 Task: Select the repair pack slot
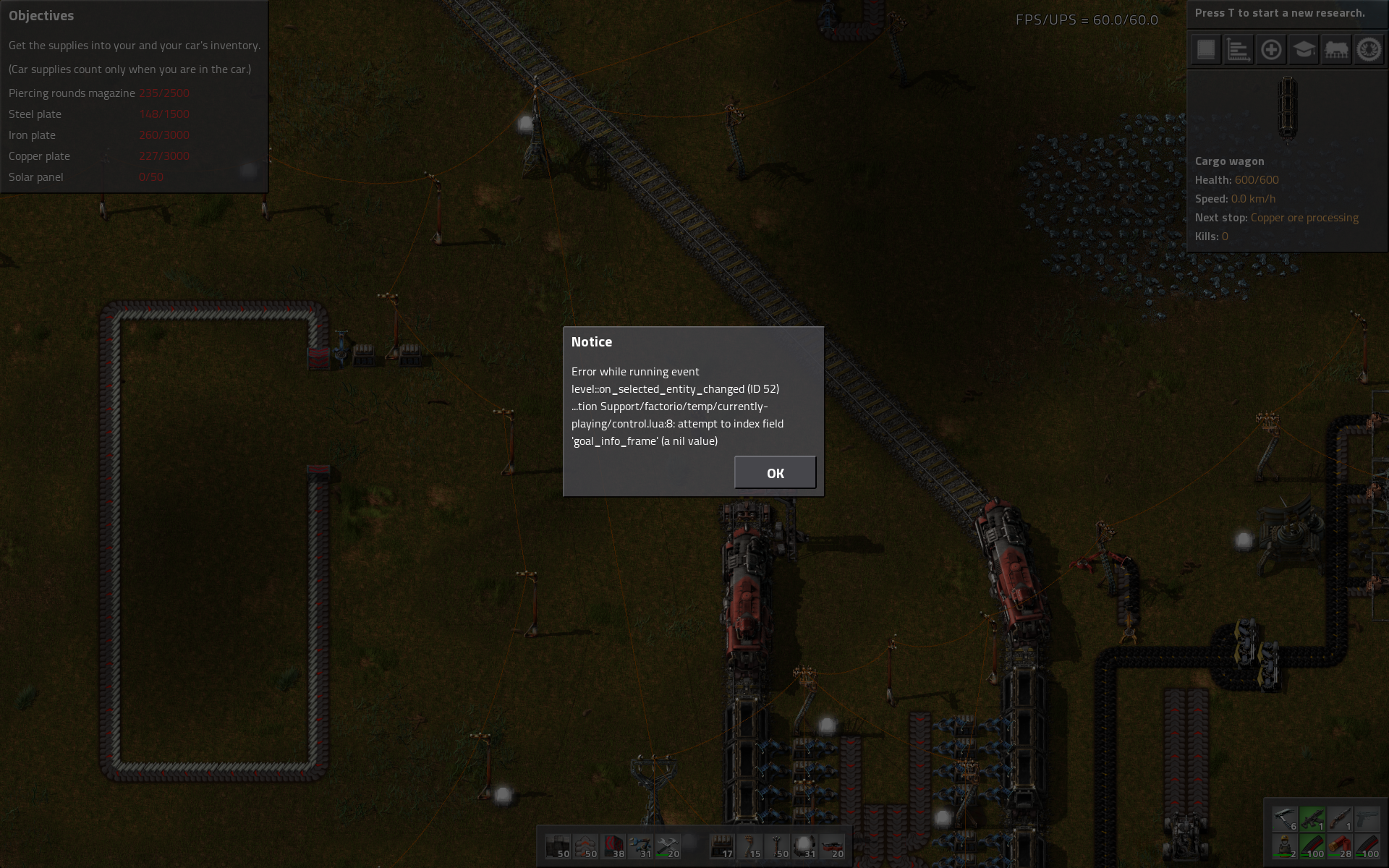(668, 846)
